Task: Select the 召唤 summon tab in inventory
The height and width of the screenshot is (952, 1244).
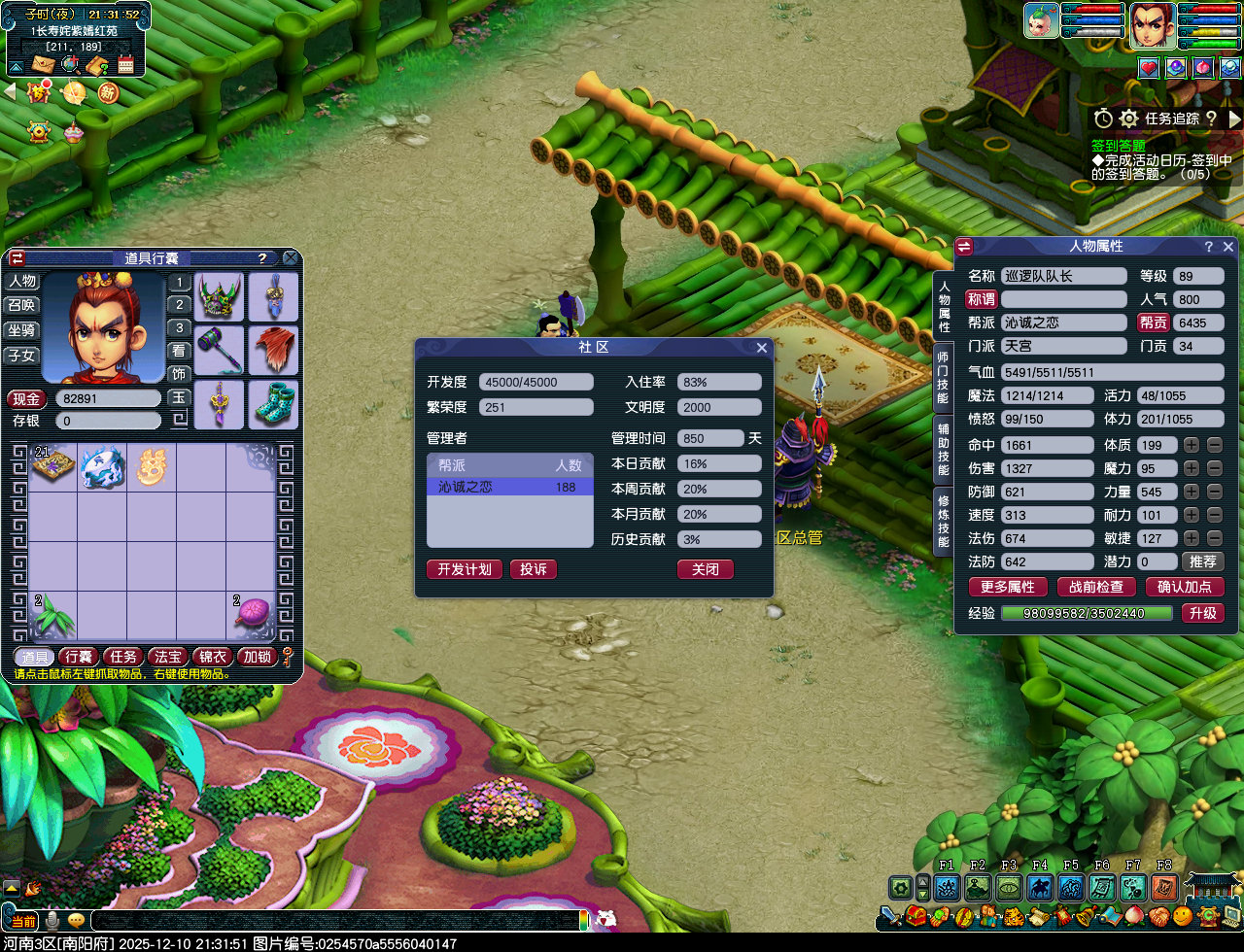Action: coord(21,305)
